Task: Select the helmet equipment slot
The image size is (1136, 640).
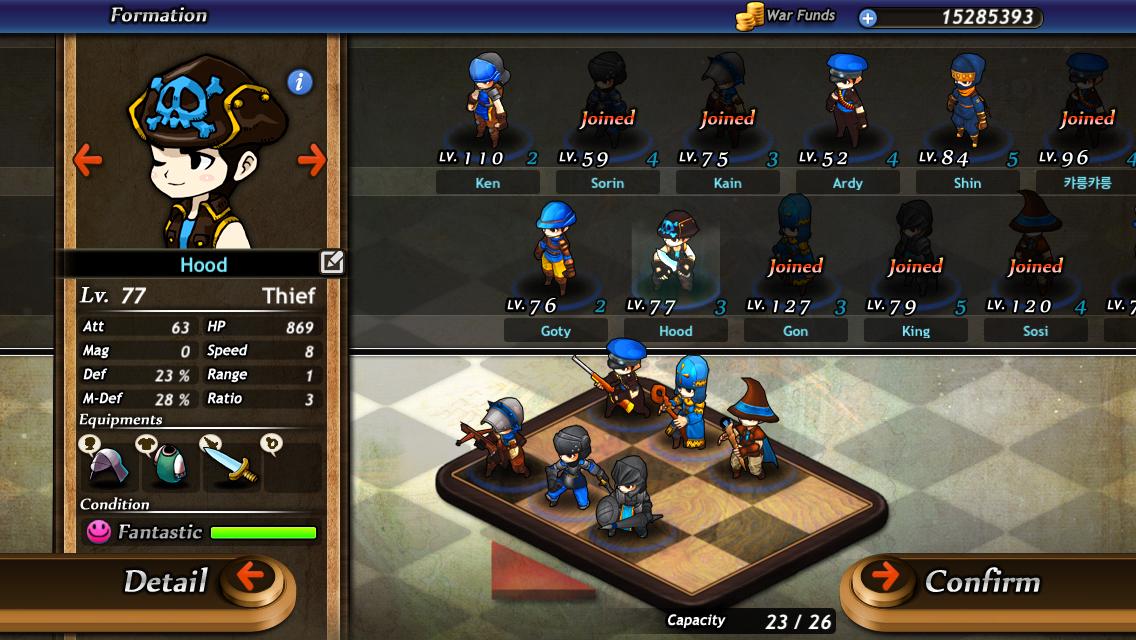Action: point(108,463)
